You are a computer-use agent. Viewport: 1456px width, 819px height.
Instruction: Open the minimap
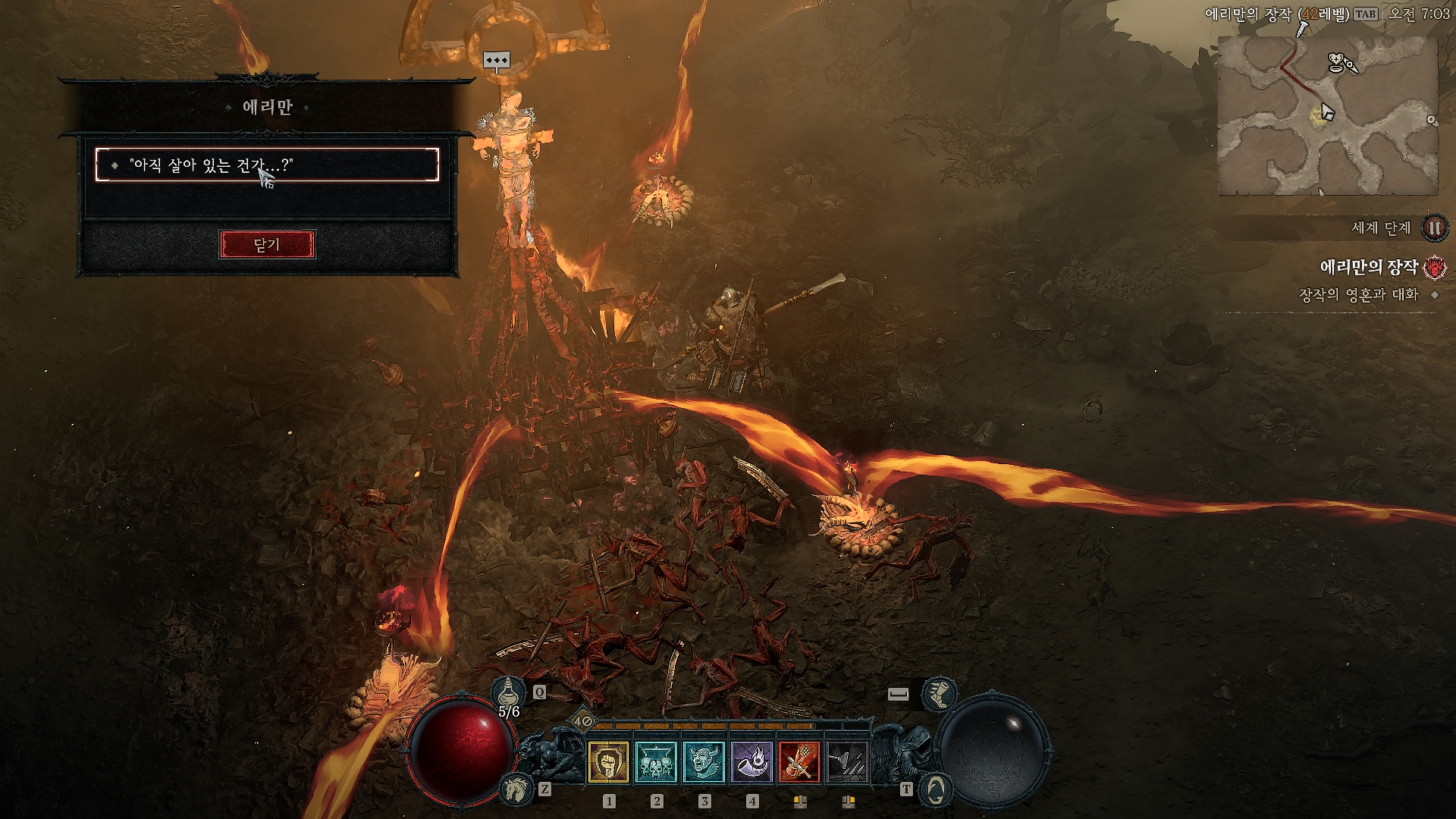1327,115
